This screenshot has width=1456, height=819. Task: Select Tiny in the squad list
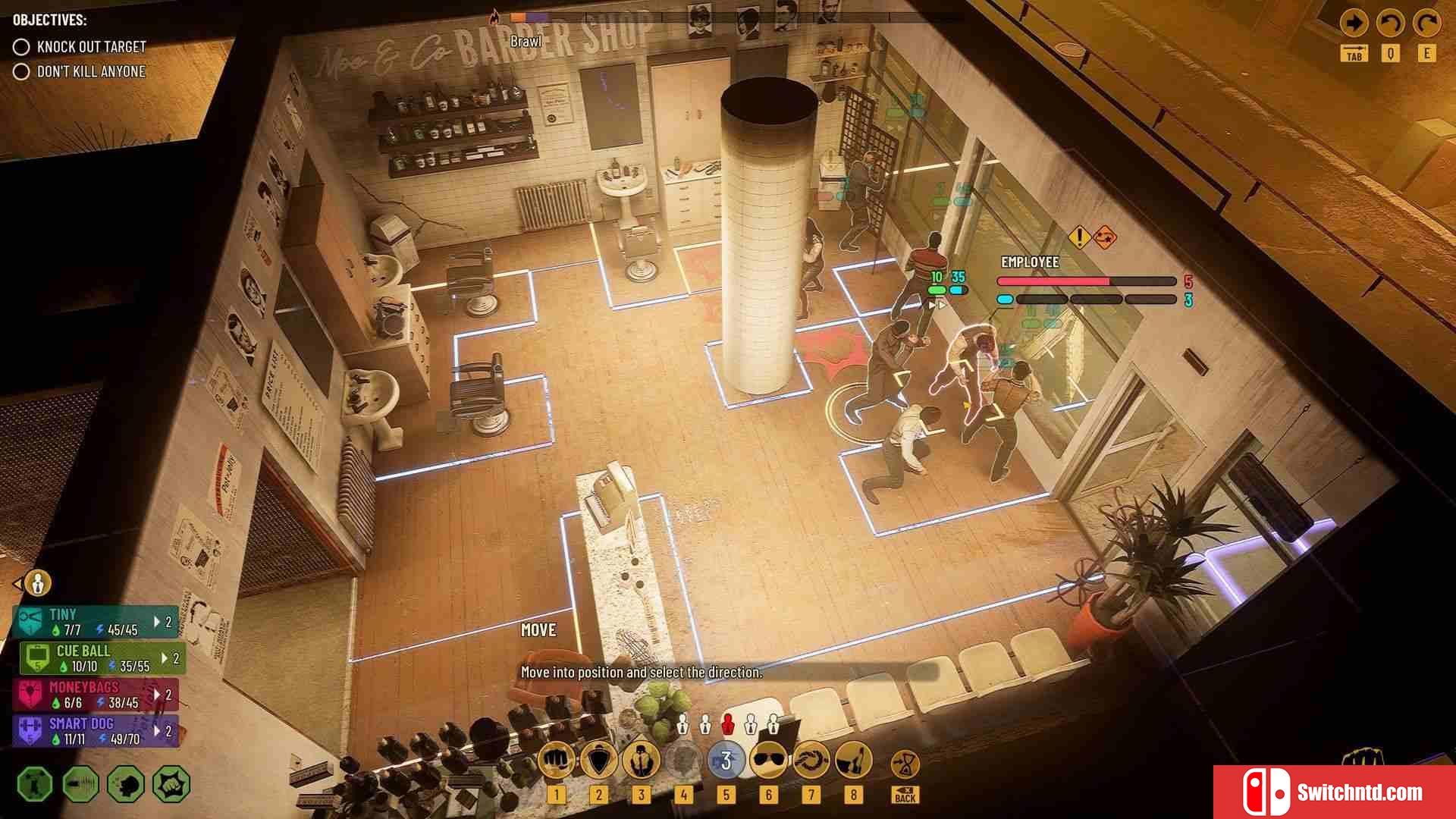coord(96,622)
